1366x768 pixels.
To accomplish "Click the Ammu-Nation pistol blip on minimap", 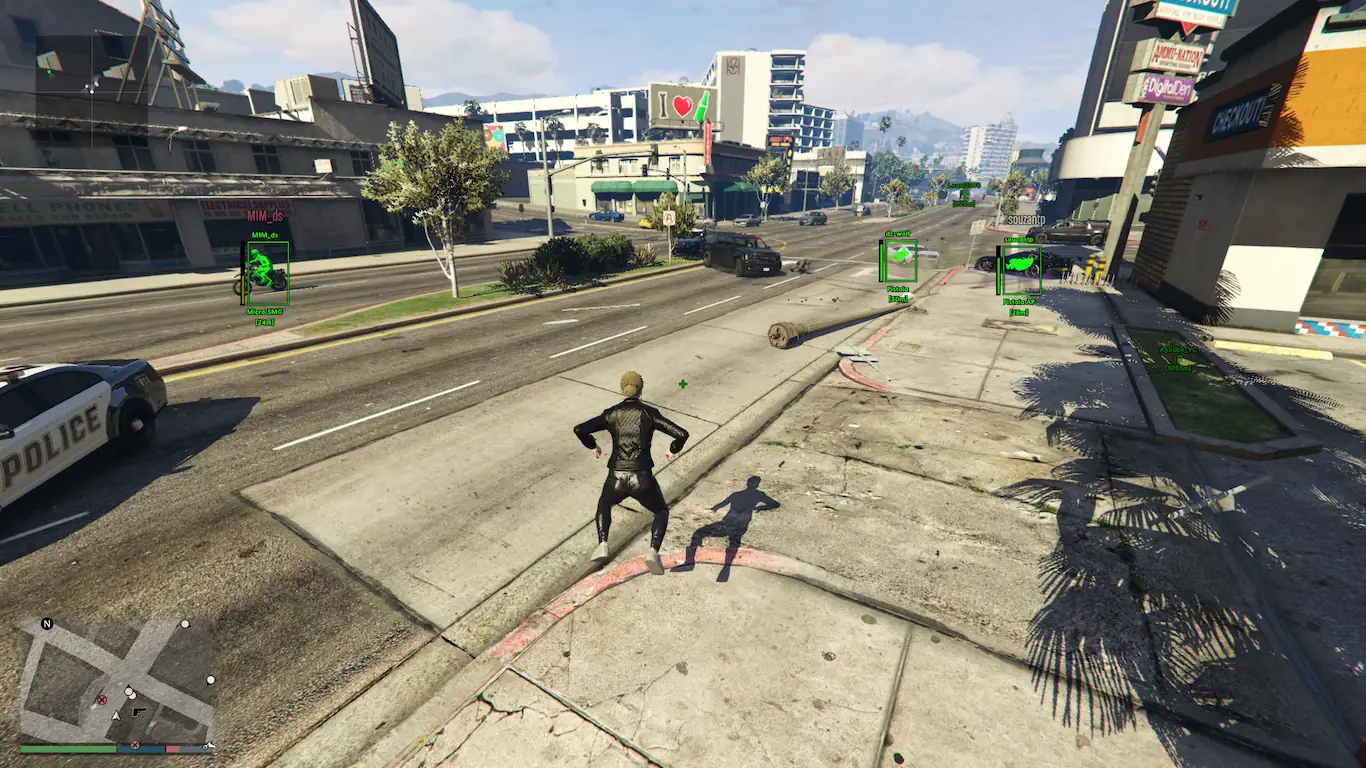I will 139,710.
